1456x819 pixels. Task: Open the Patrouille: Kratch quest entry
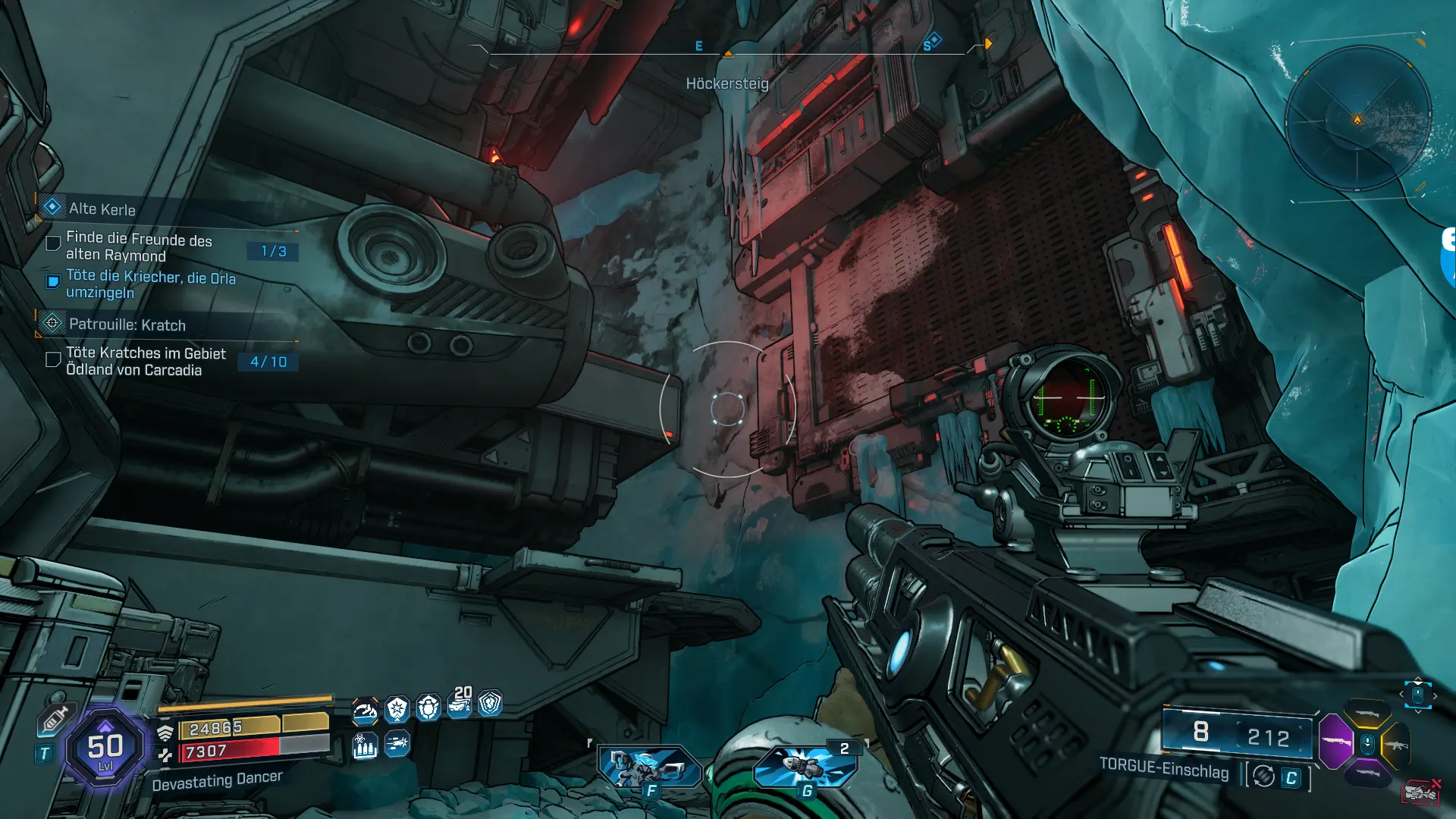[127, 325]
